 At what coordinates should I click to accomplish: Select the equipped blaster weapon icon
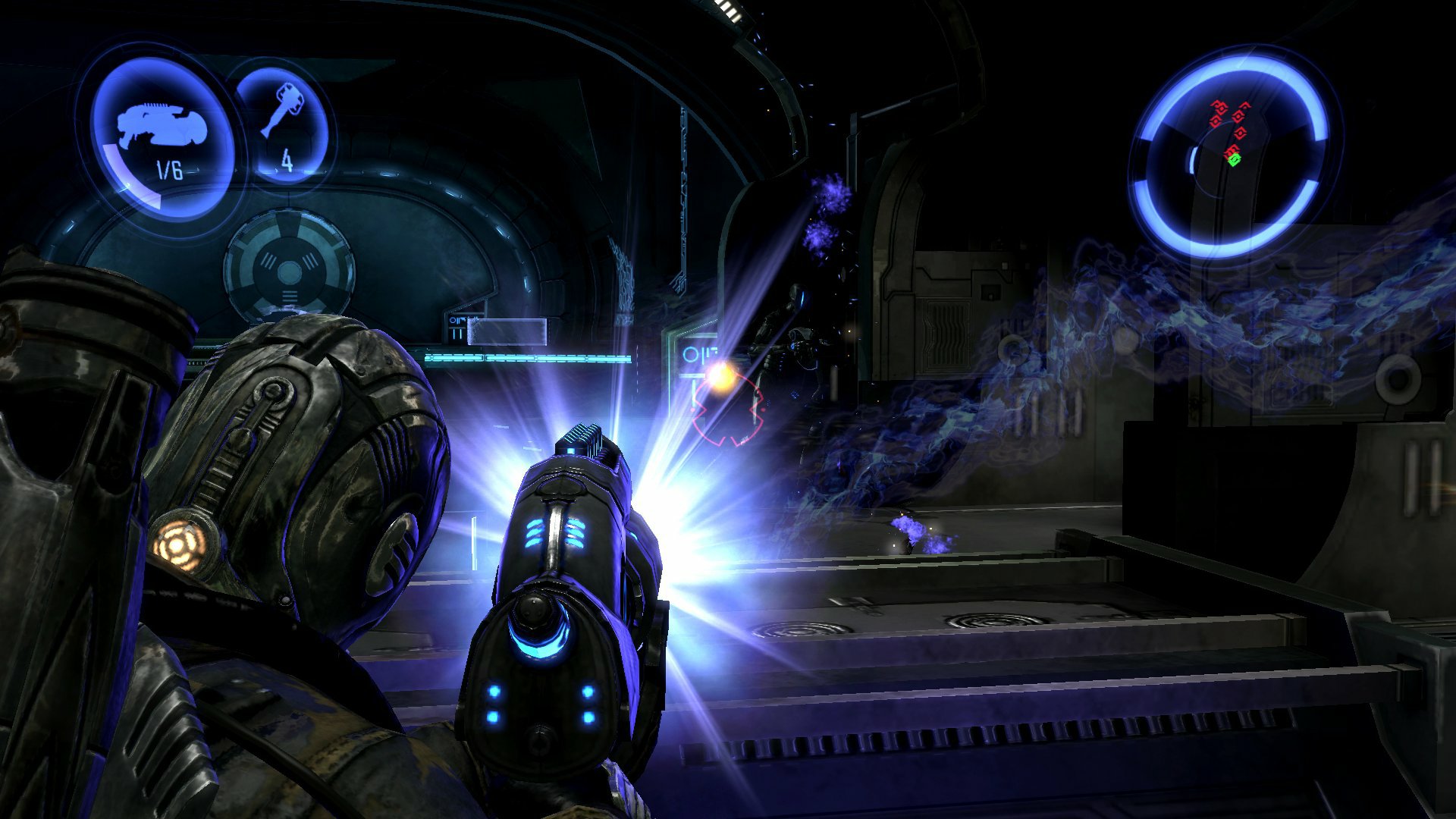click(x=159, y=125)
